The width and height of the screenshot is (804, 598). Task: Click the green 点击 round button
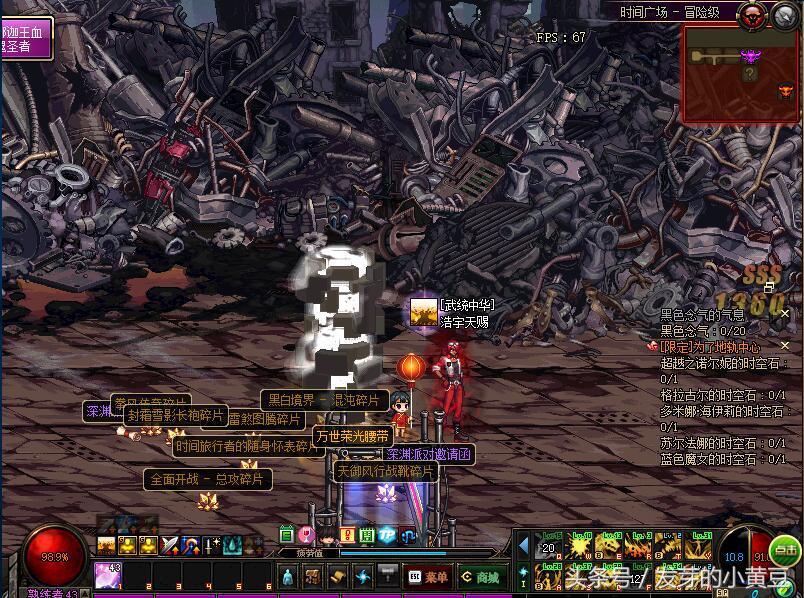click(x=786, y=551)
